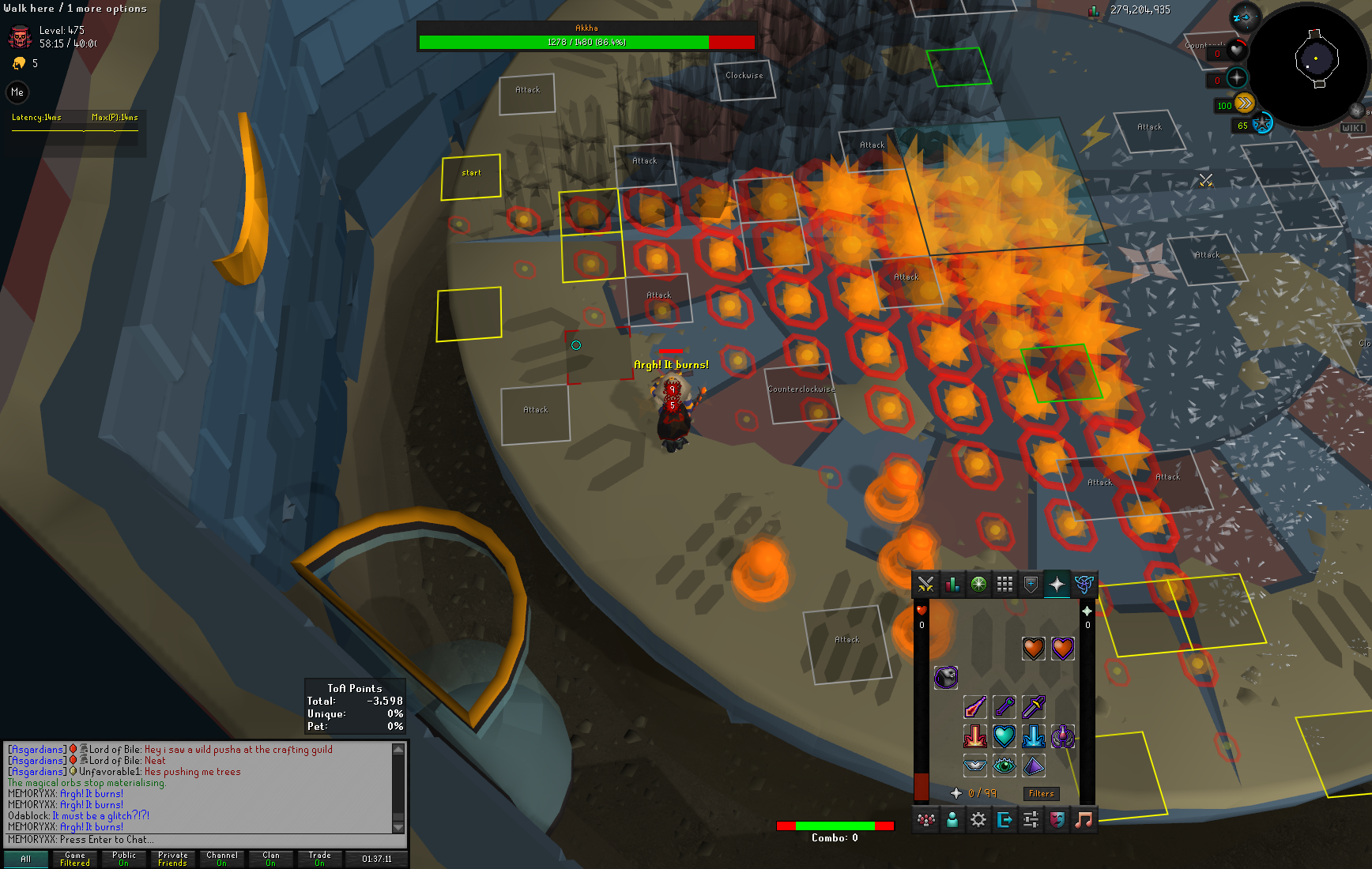Screen dimensions: 1372x869
Task: Switch to the Skills tab
Action: [x=952, y=585]
